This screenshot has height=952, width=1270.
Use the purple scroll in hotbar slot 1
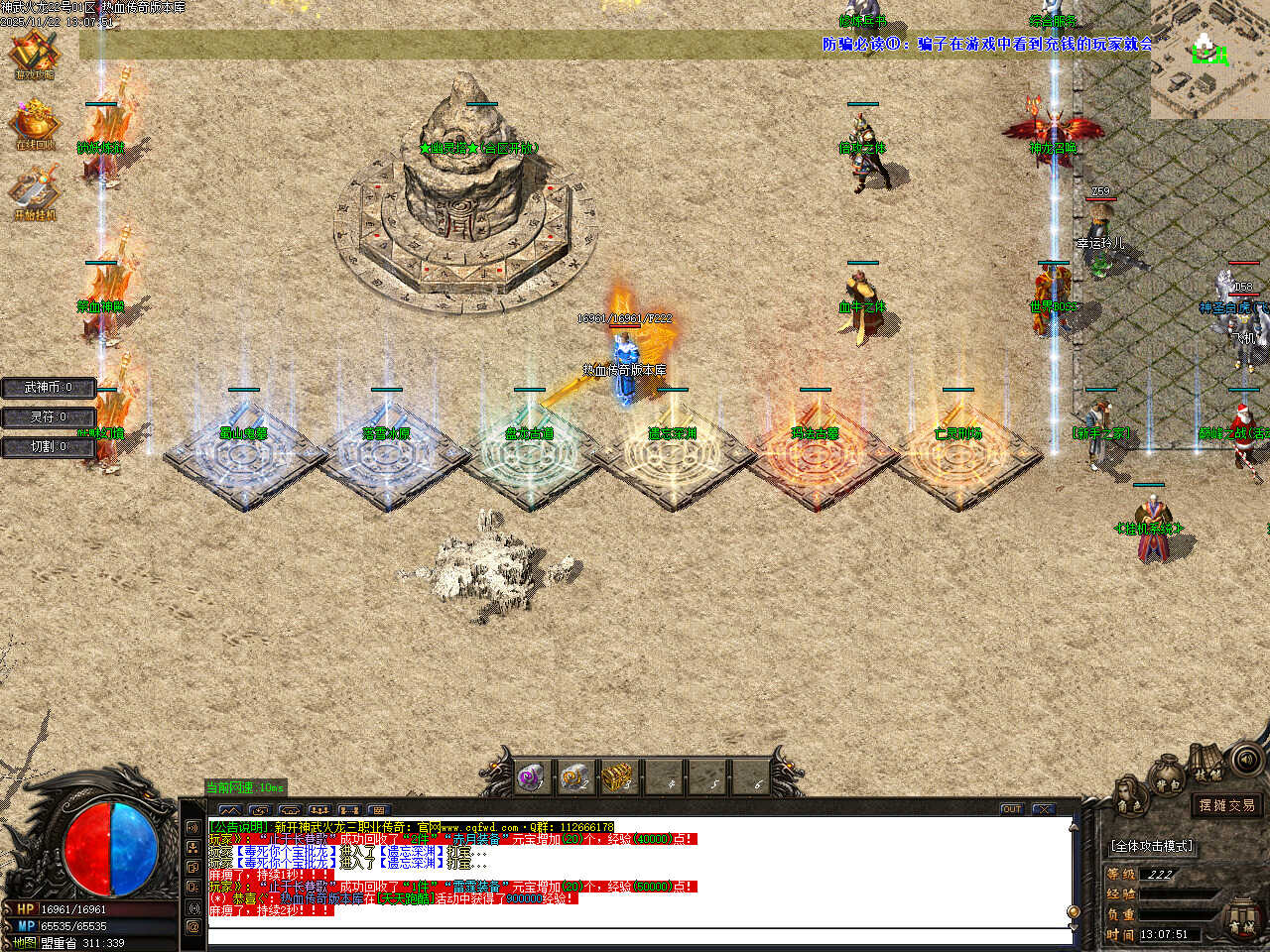point(531,777)
